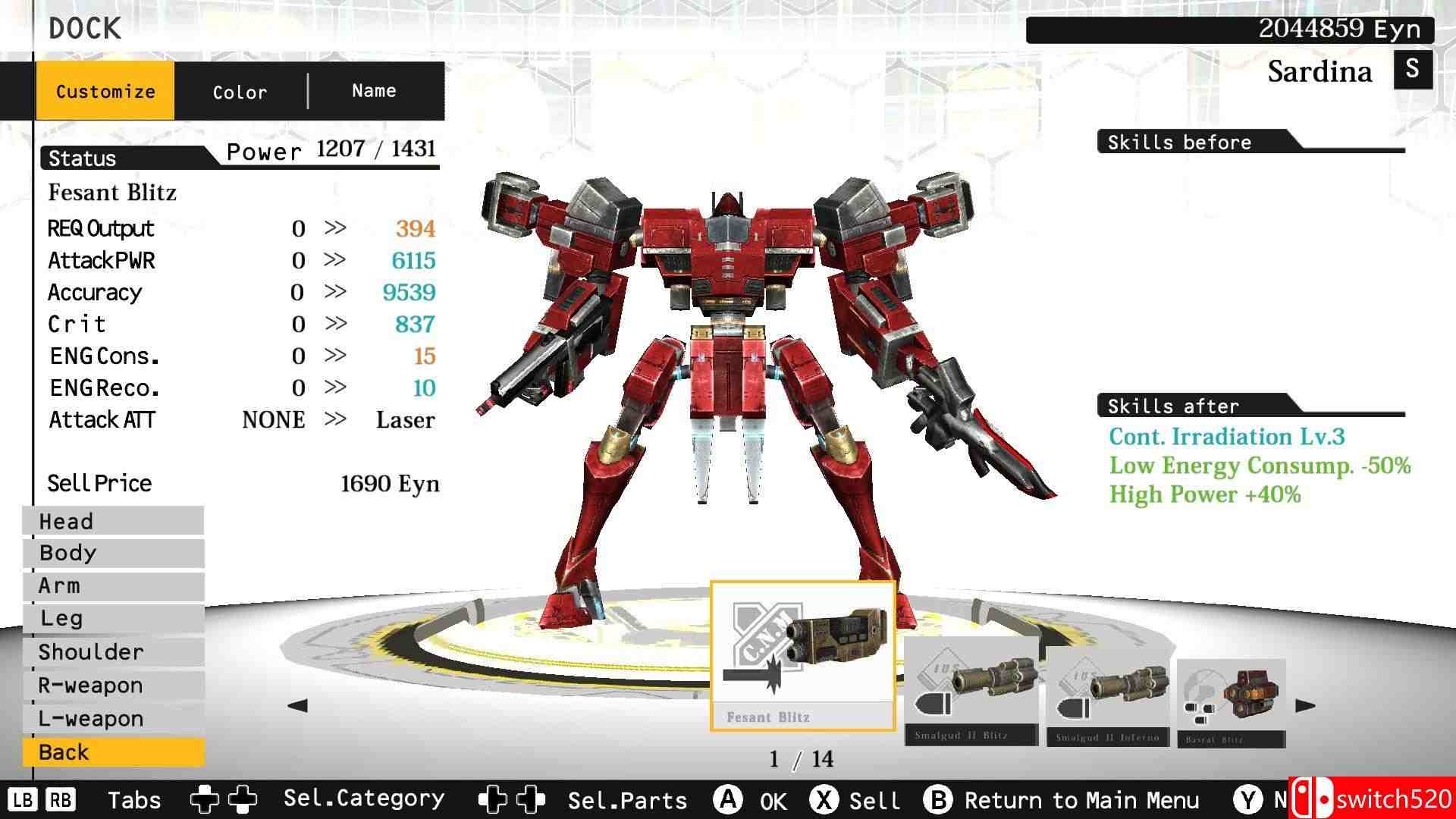Click the left arrow in the parts carousel
Viewport: 1456px width, 819px height.
click(x=296, y=704)
